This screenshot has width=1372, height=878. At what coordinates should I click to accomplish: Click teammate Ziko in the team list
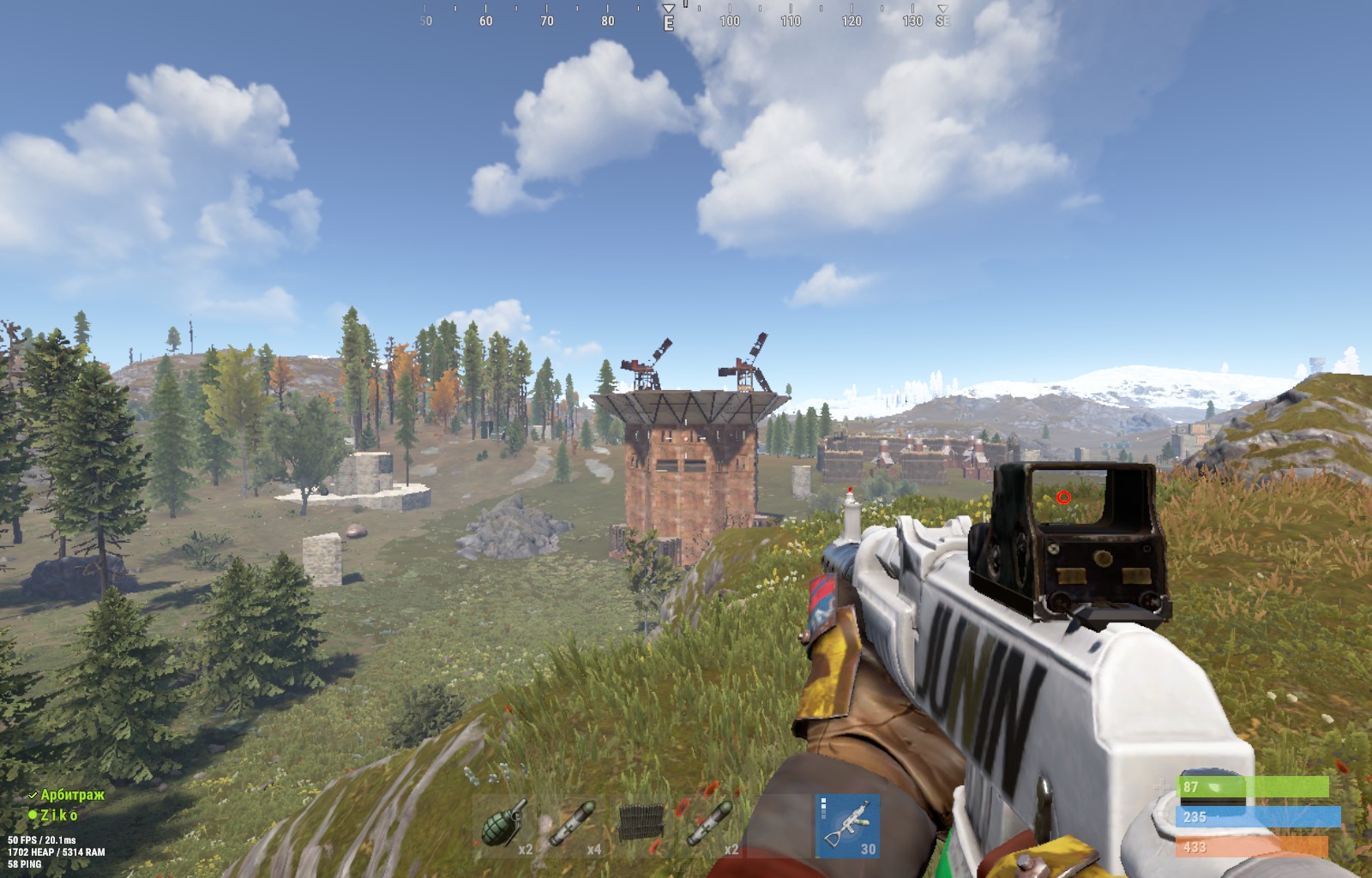(58, 815)
